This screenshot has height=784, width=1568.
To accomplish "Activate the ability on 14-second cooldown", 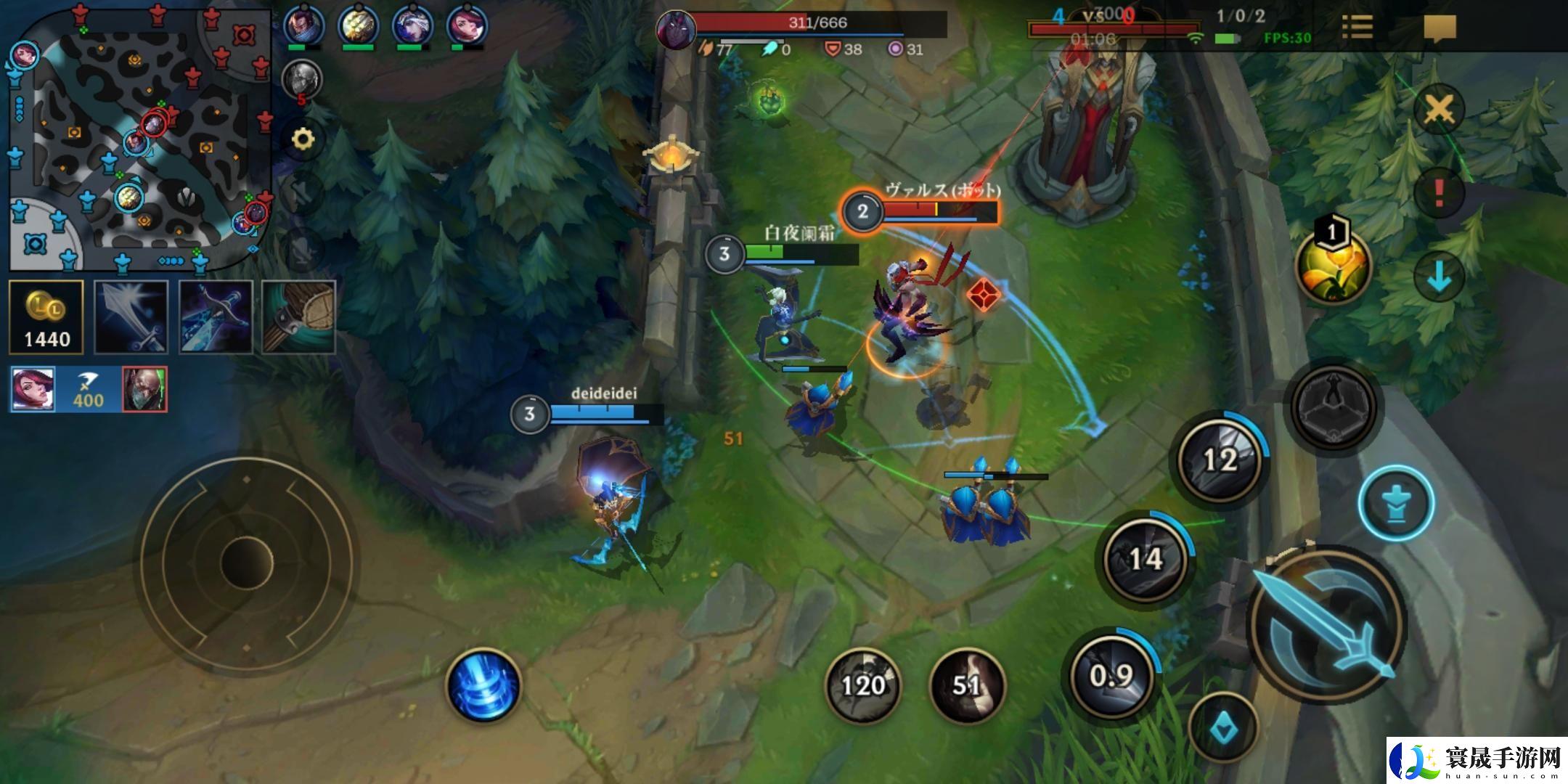I will click(1146, 558).
